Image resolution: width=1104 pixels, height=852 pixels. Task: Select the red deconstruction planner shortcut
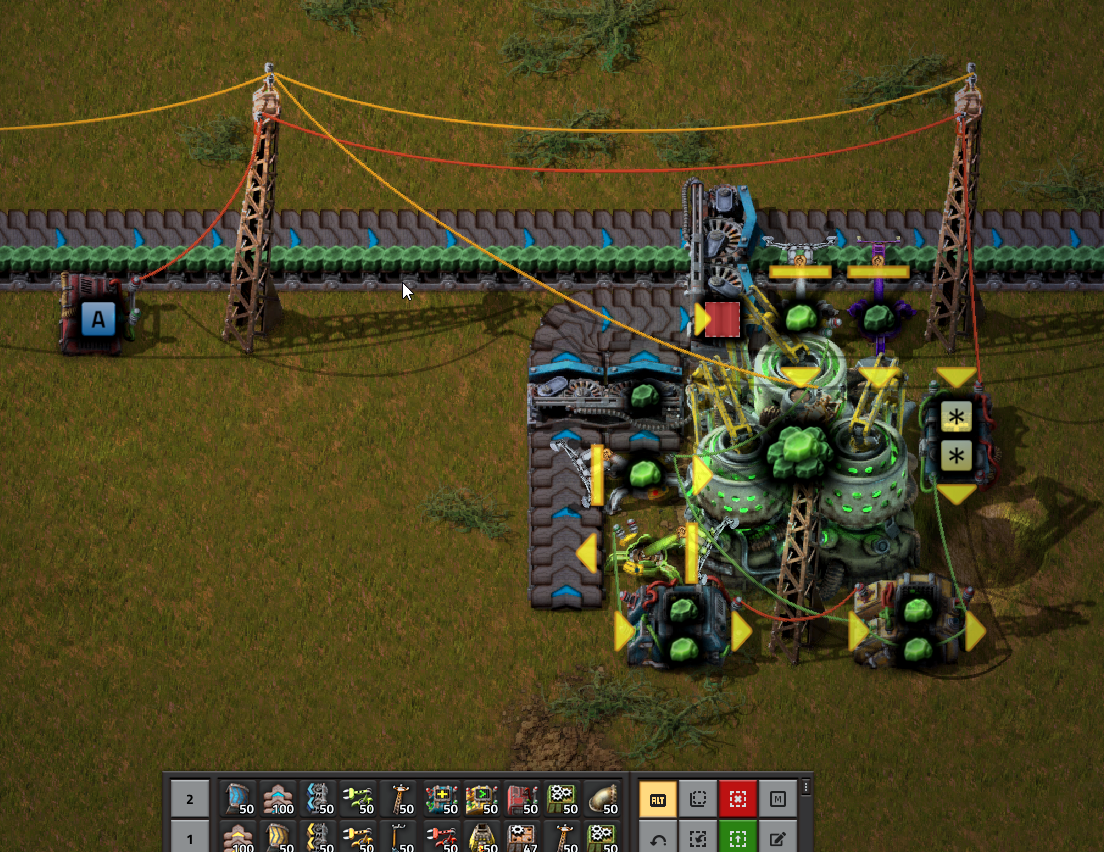tap(737, 799)
